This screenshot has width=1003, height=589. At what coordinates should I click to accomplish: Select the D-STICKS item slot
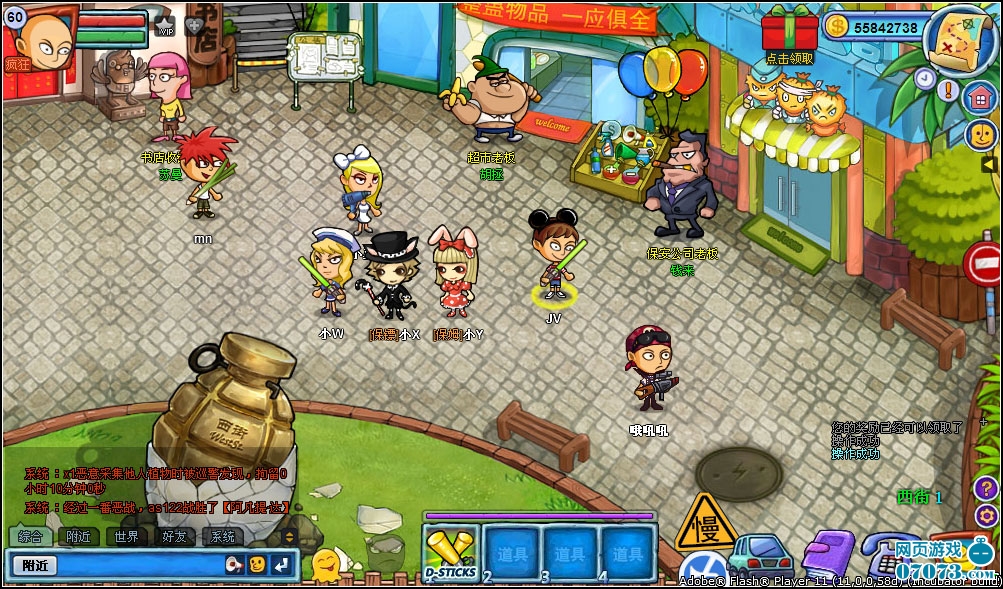[x=450, y=553]
